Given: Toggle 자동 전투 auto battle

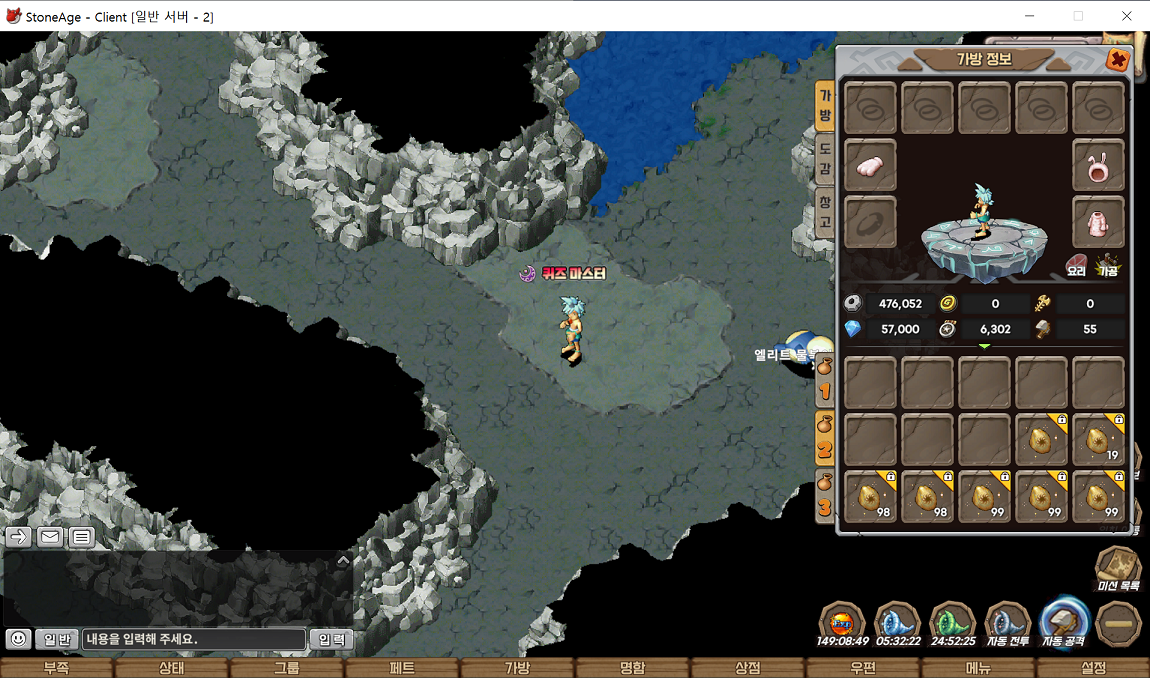Looking at the screenshot, I should pyautogui.click(x=1007, y=623).
